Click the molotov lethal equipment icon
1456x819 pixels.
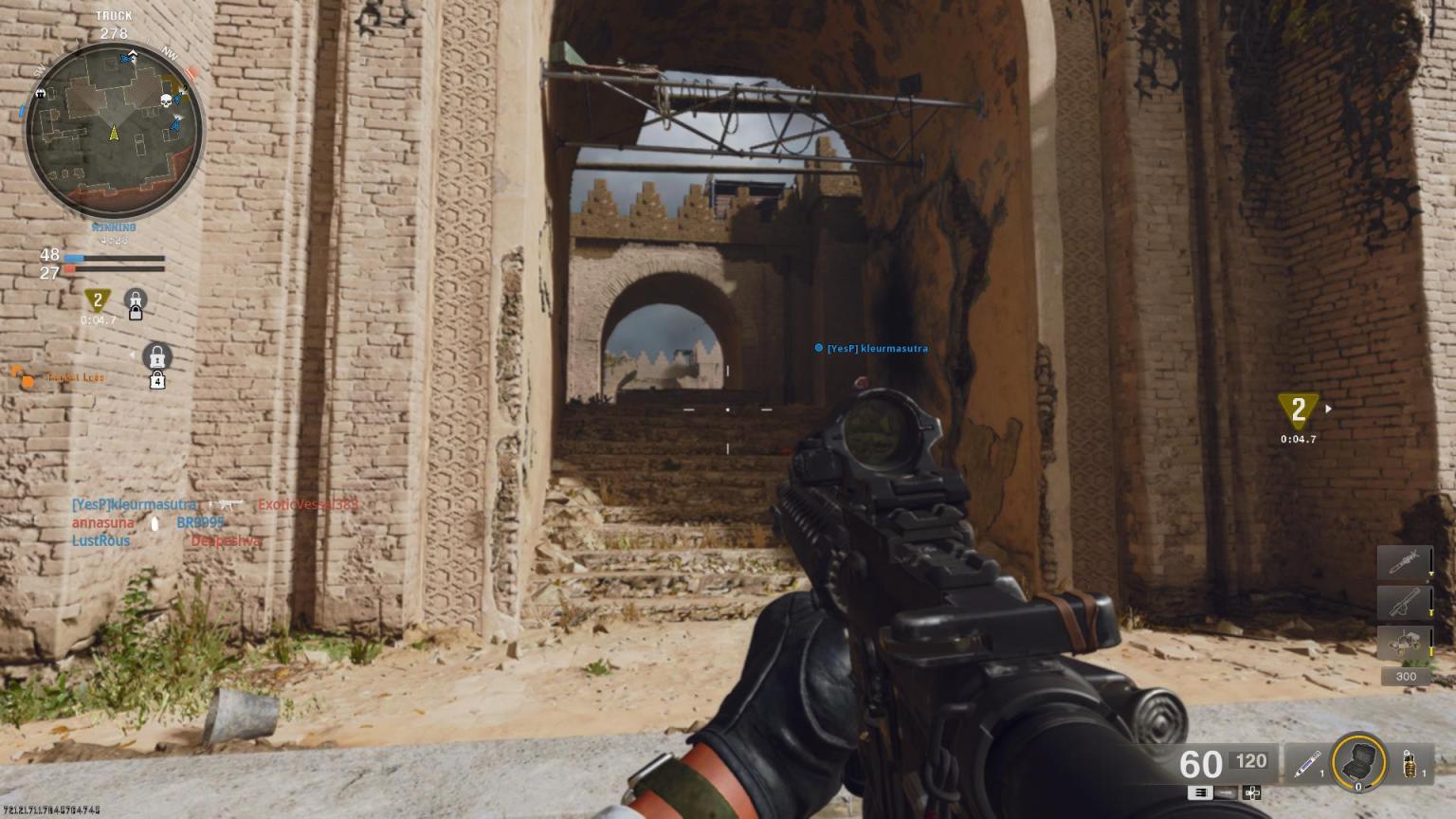point(1410,764)
